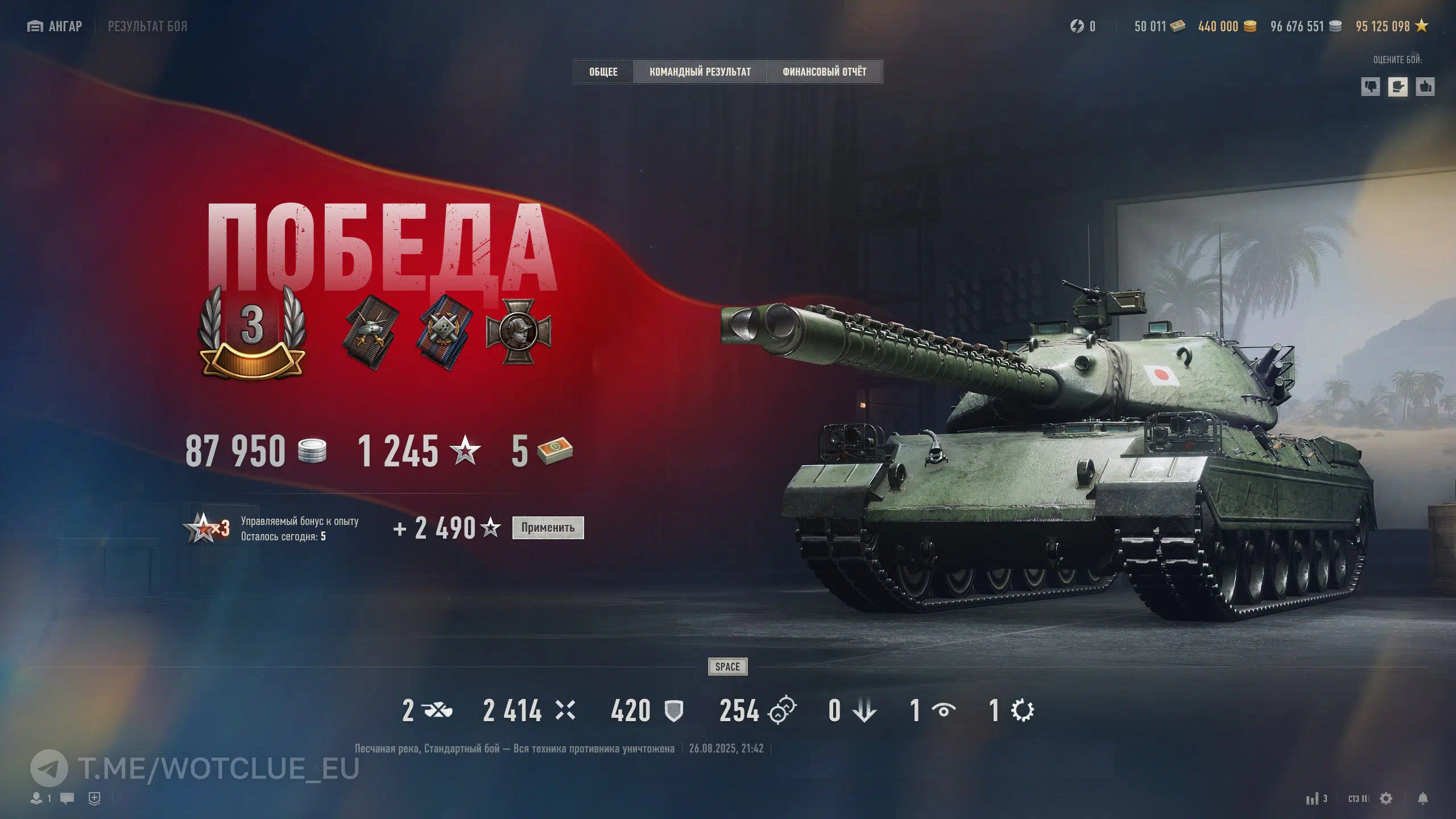Screen dimensions: 1456x819
Task: Return to the Ангар (Garage)
Action: (x=55, y=26)
